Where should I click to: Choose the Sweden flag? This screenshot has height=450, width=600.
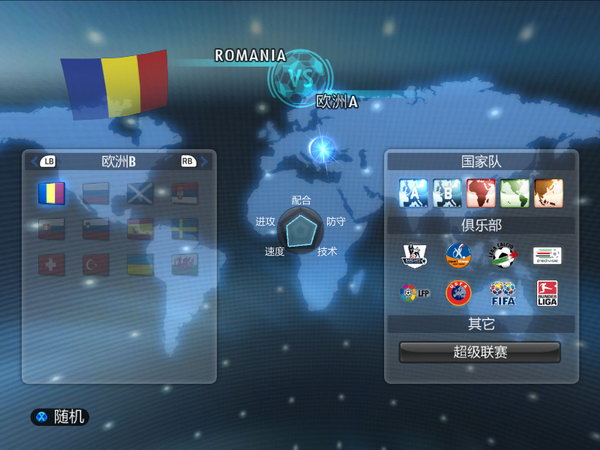pyautogui.click(x=185, y=229)
